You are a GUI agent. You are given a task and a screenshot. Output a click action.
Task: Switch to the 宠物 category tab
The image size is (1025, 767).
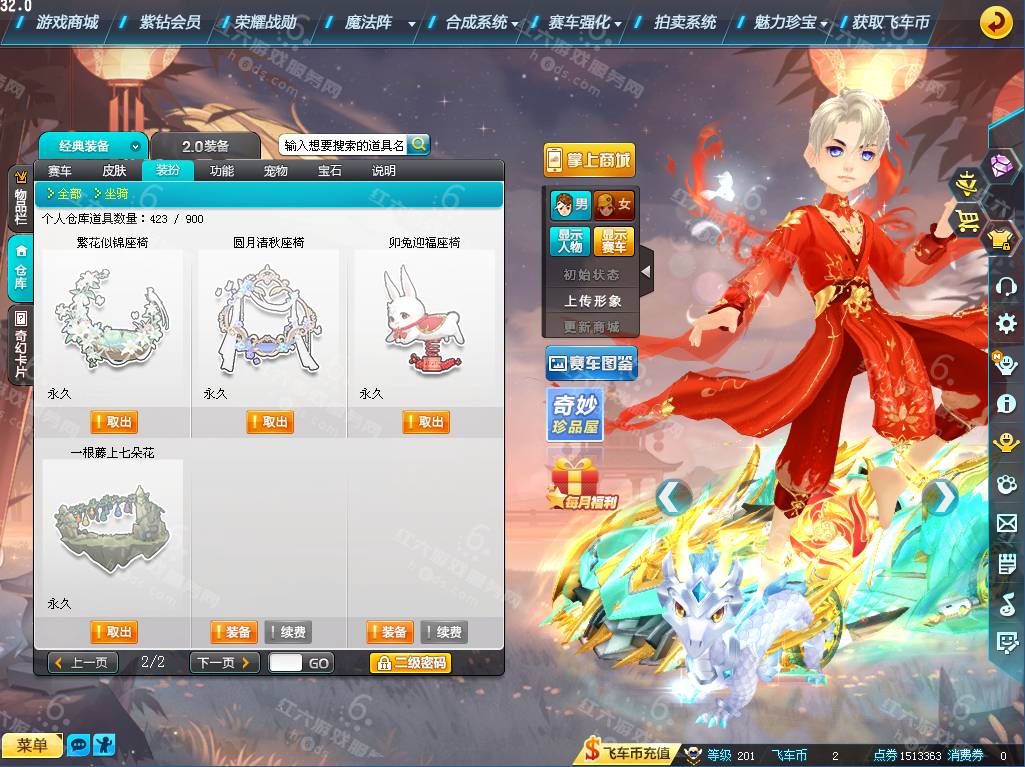coord(276,171)
